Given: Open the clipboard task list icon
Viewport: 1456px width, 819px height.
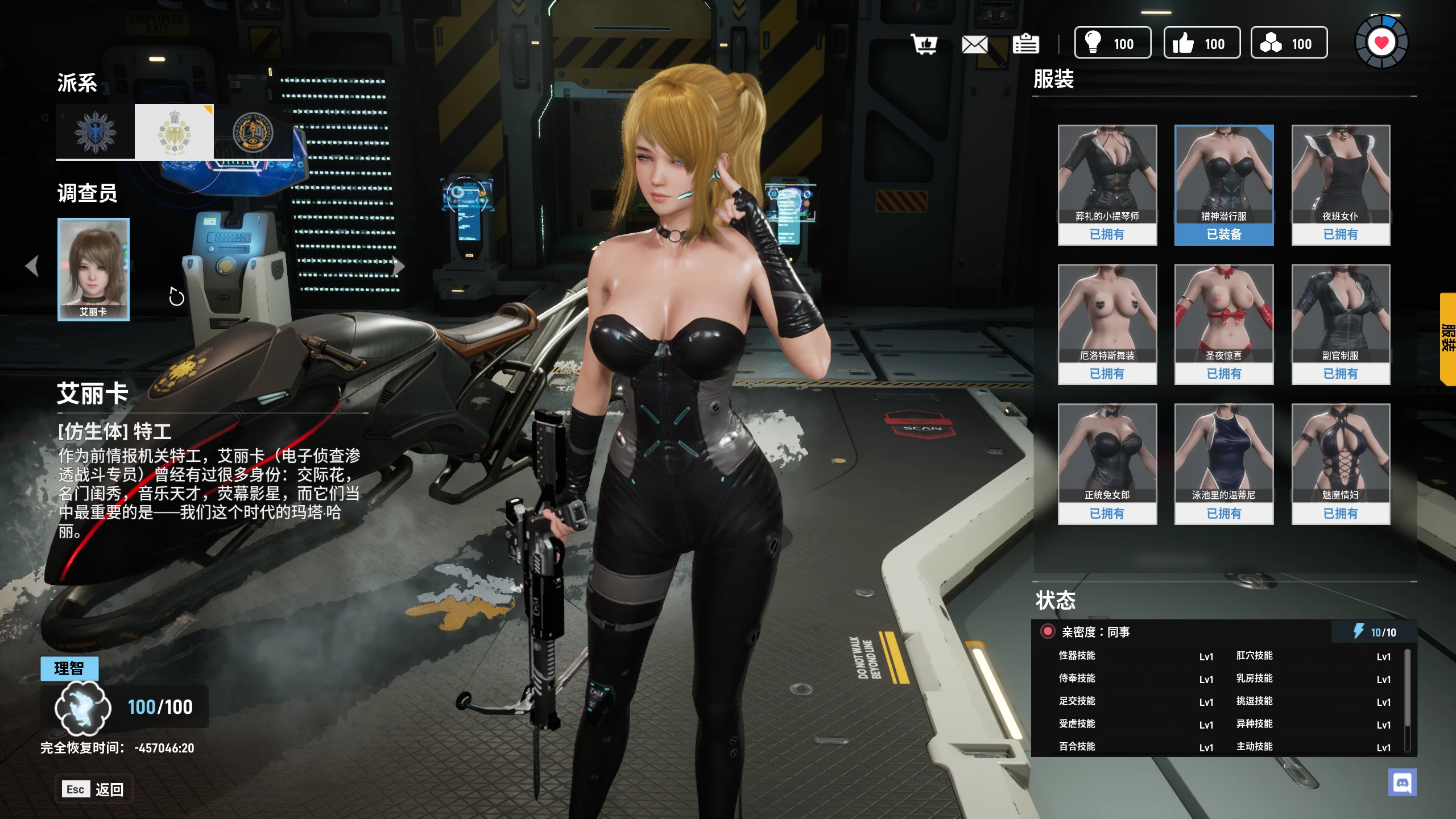Looking at the screenshot, I should 1025,44.
